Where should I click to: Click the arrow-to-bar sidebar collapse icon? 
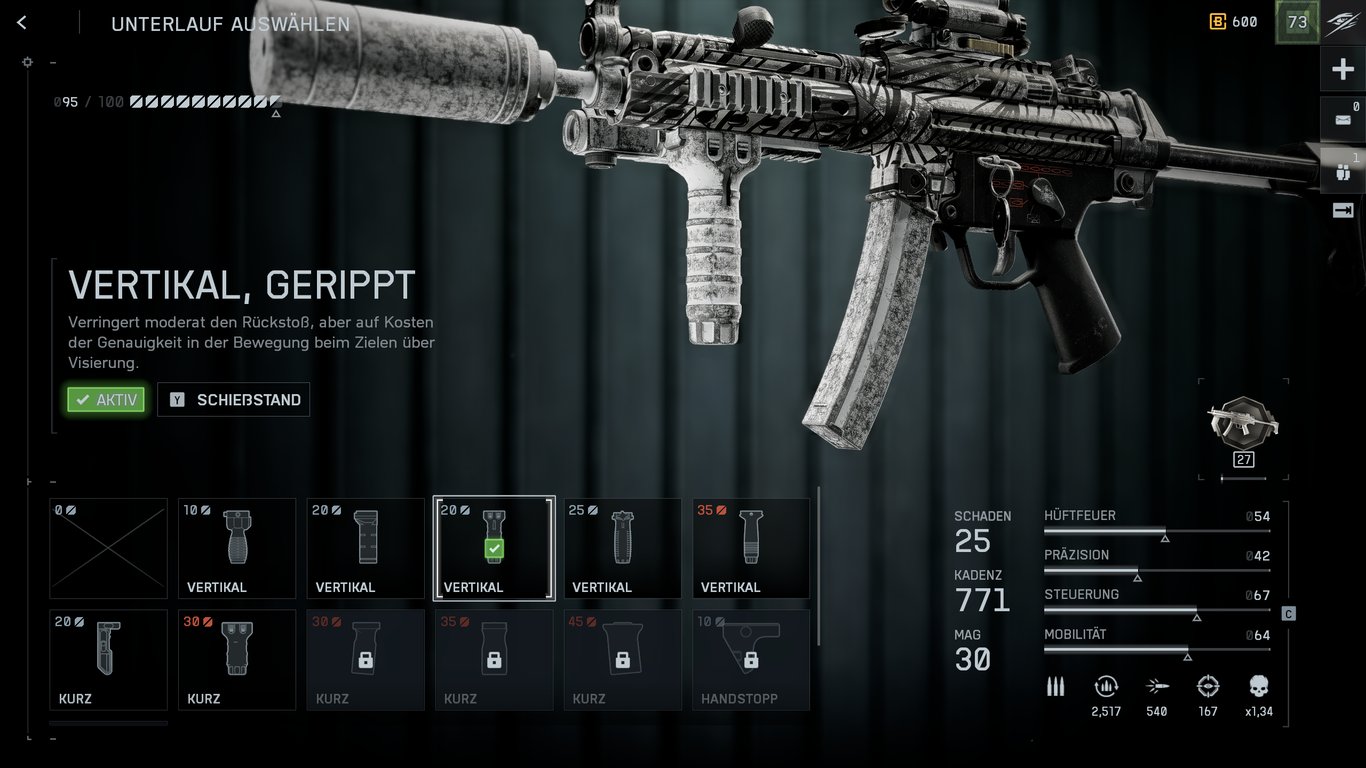[1343, 210]
